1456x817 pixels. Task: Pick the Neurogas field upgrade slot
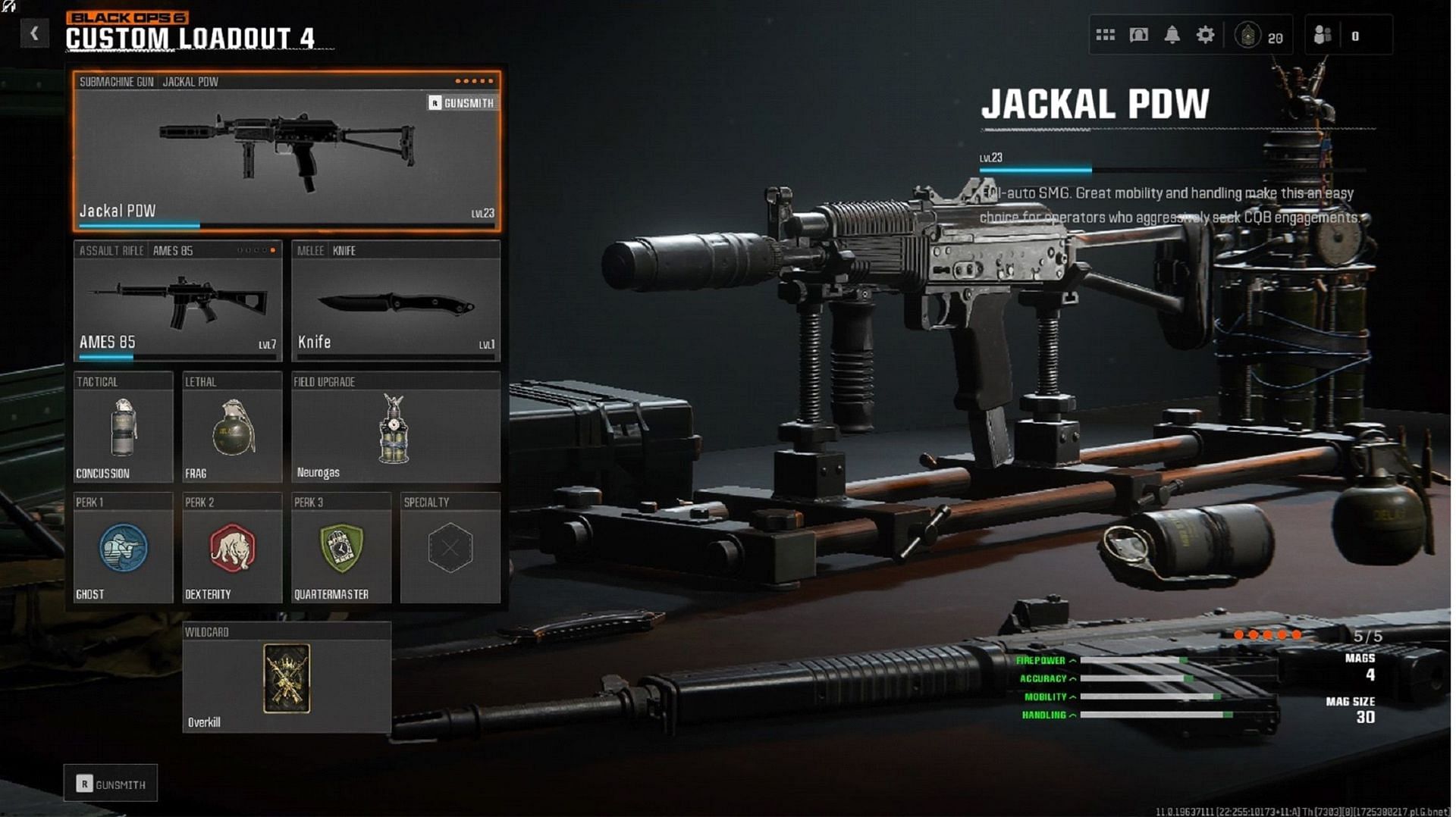[395, 428]
